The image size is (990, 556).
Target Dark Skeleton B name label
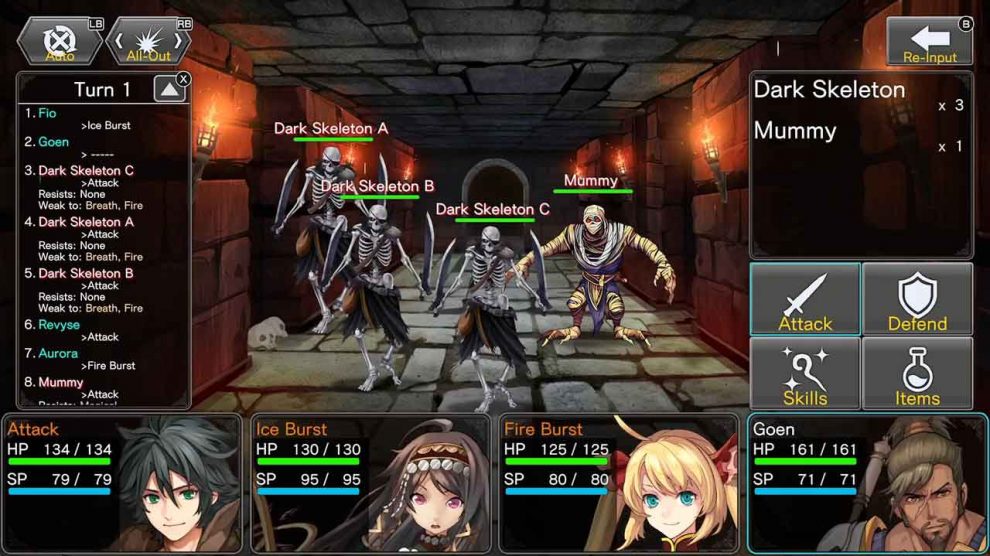click(x=377, y=186)
